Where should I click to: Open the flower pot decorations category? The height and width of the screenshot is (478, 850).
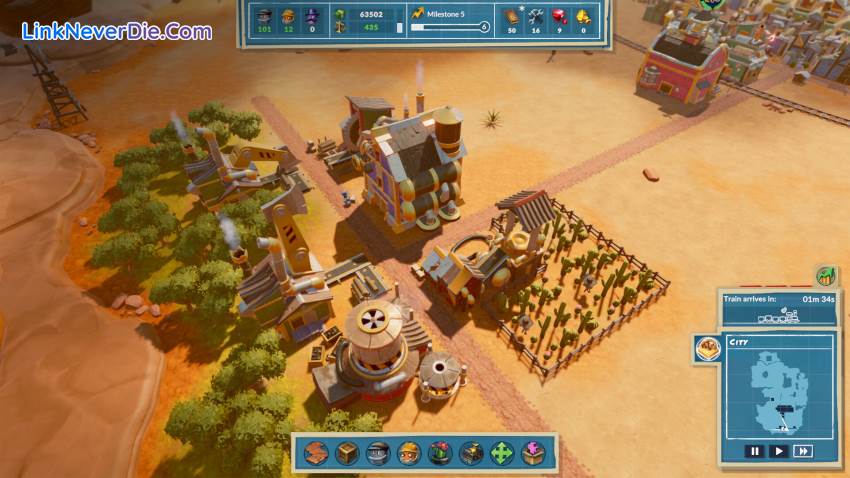pyautogui.click(x=440, y=453)
